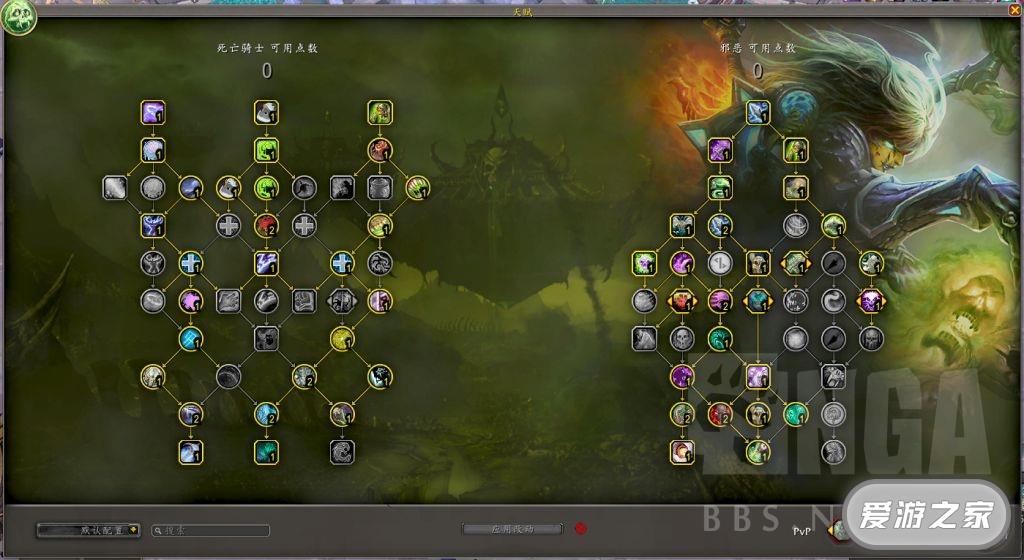Select the teal square talent in death knight tree
This screenshot has height=560, width=1024.
[266, 451]
